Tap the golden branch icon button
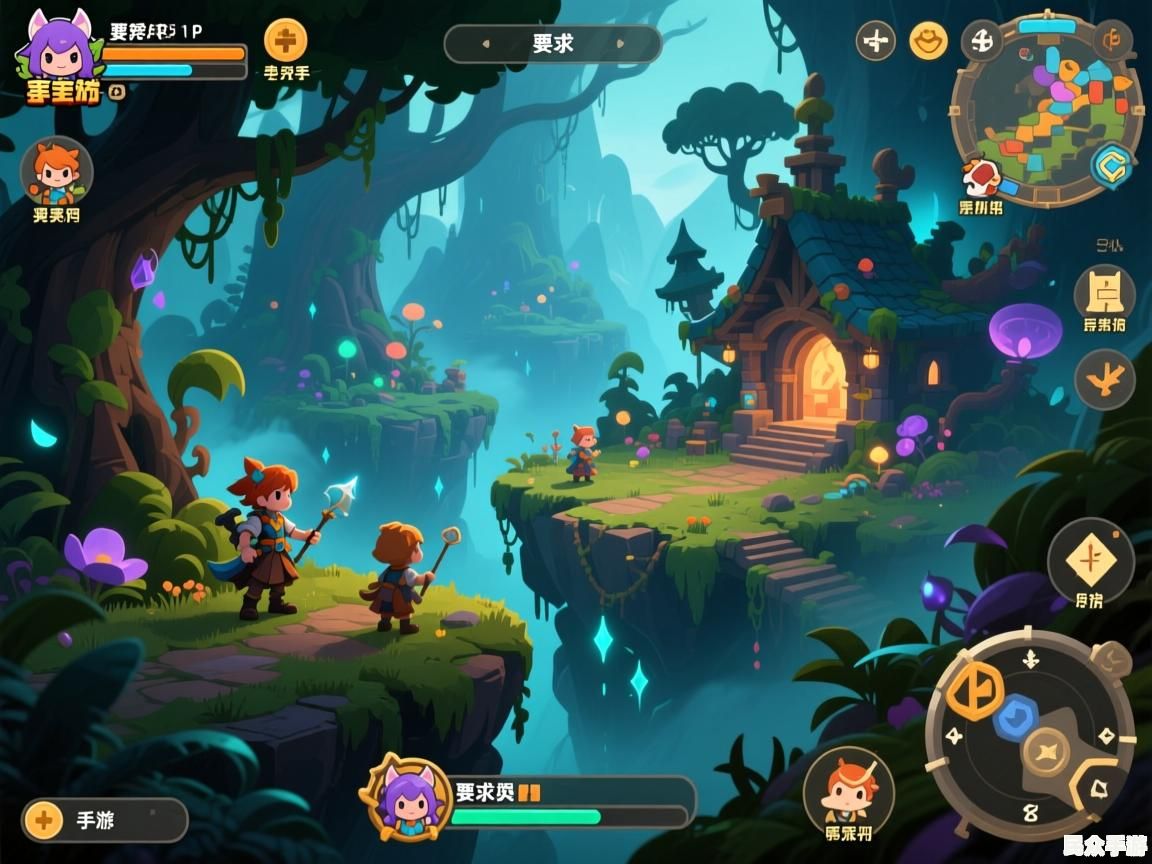The width and height of the screenshot is (1152, 864). [1104, 379]
